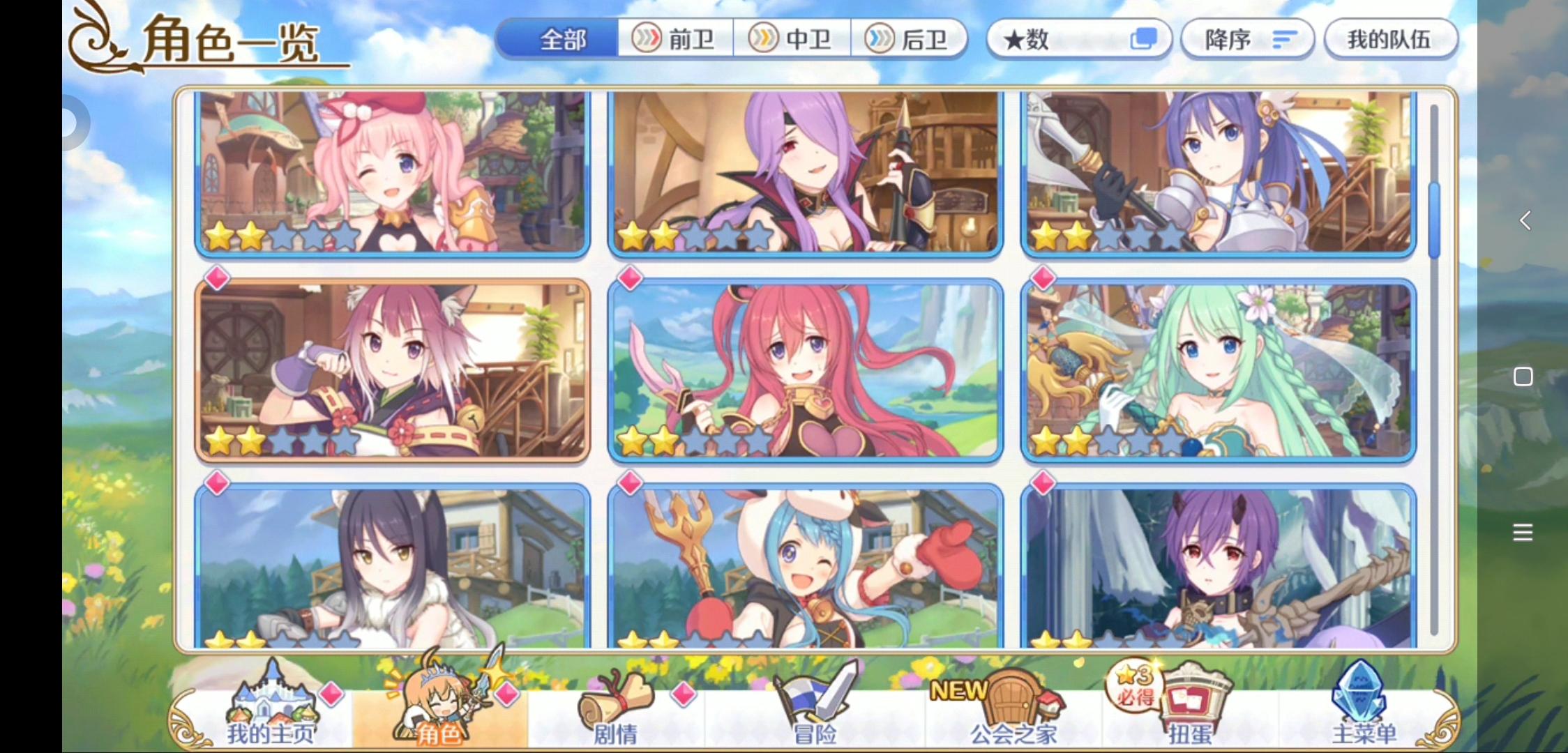Toggle the 中卫 midguard filter
This screenshot has width=1568, height=753.
pyautogui.click(x=792, y=40)
